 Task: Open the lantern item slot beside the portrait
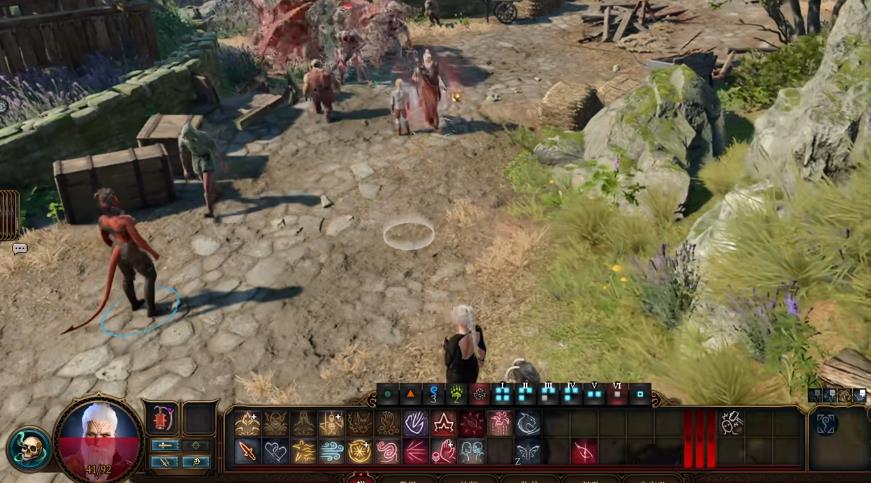[163, 418]
